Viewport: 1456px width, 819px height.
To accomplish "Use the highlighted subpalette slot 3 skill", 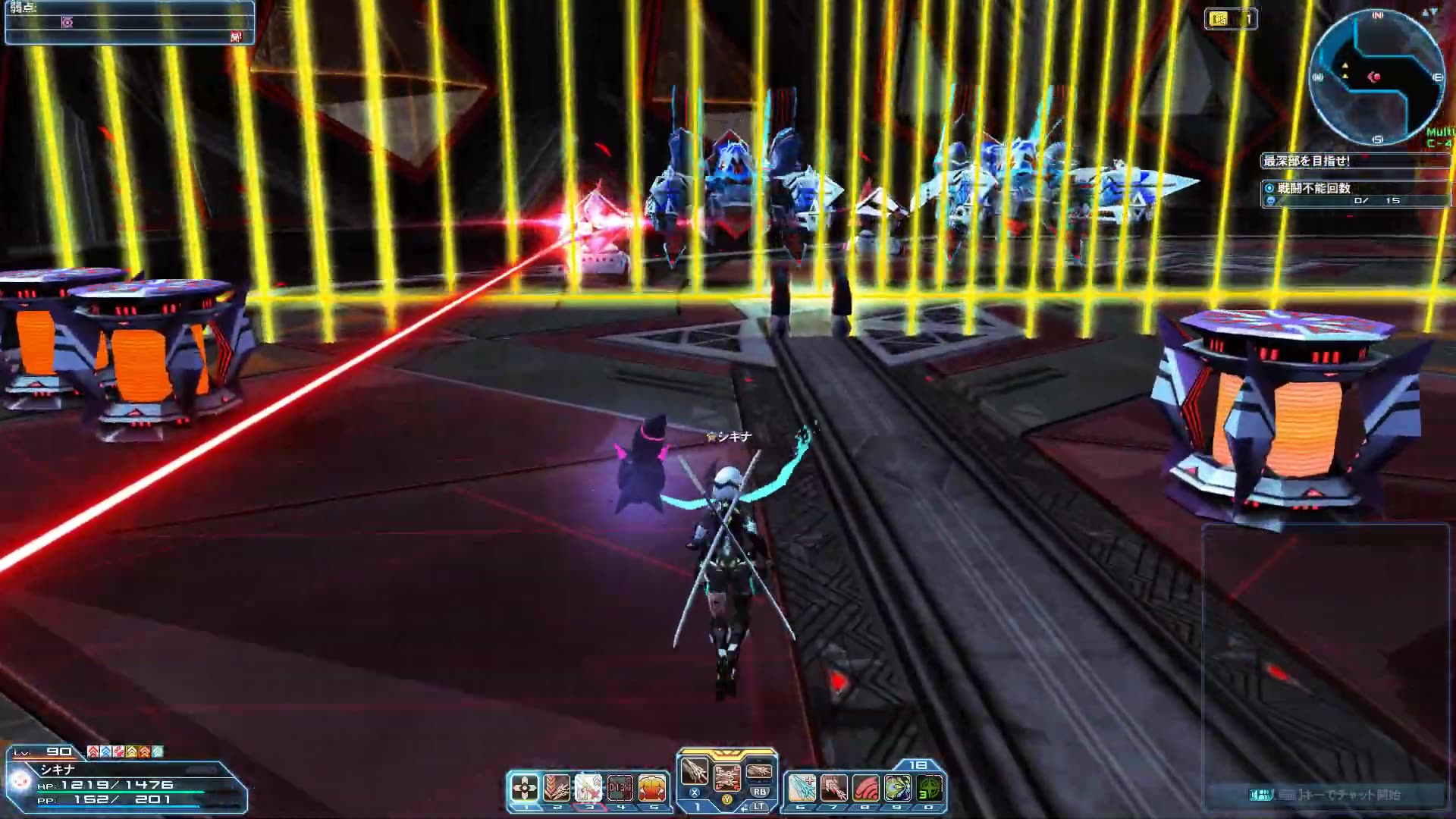I will tap(588, 788).
